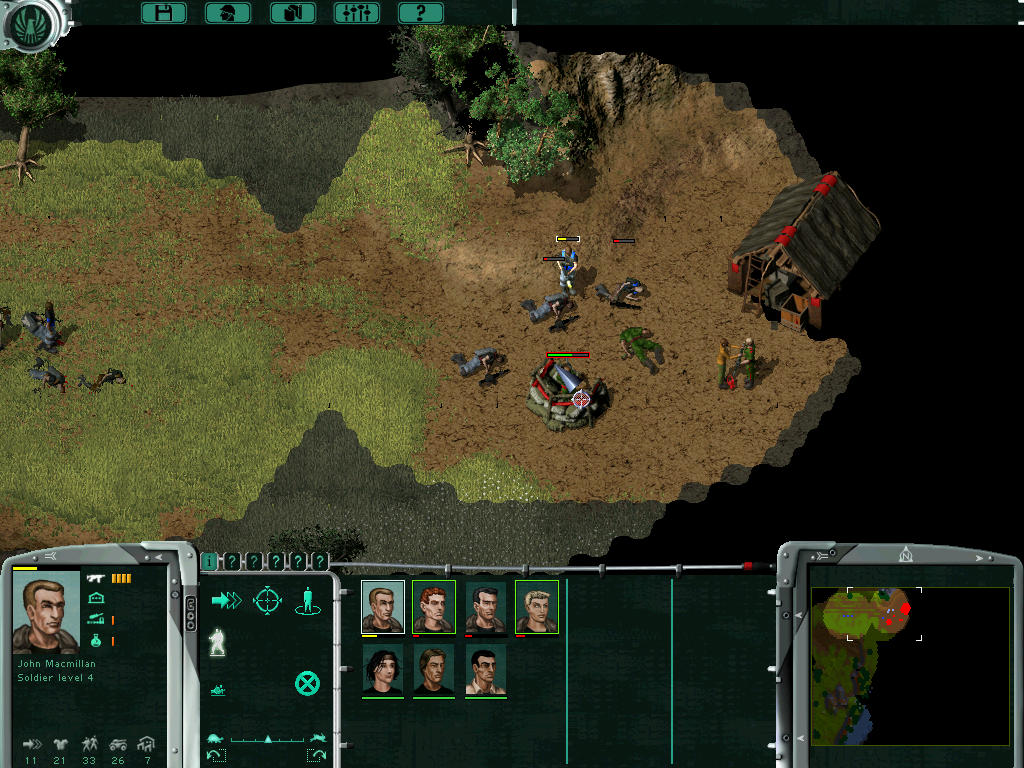The height and width of the screenshot is (768, 1024).
Task: Cancel orders with the circled X button
Action: click(x=307, y=684)
